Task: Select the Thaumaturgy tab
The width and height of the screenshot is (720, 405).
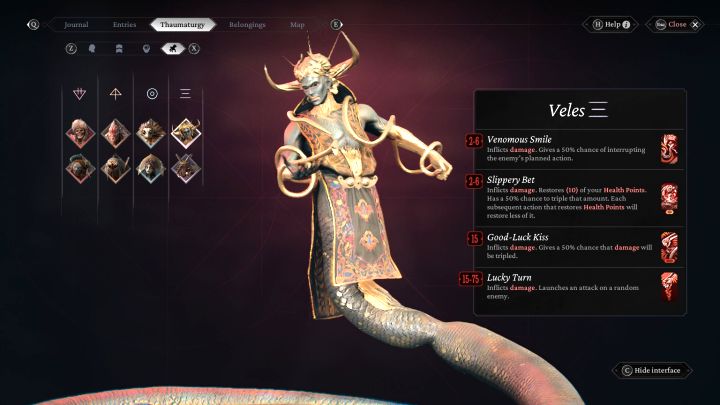Action: point(183,24)
